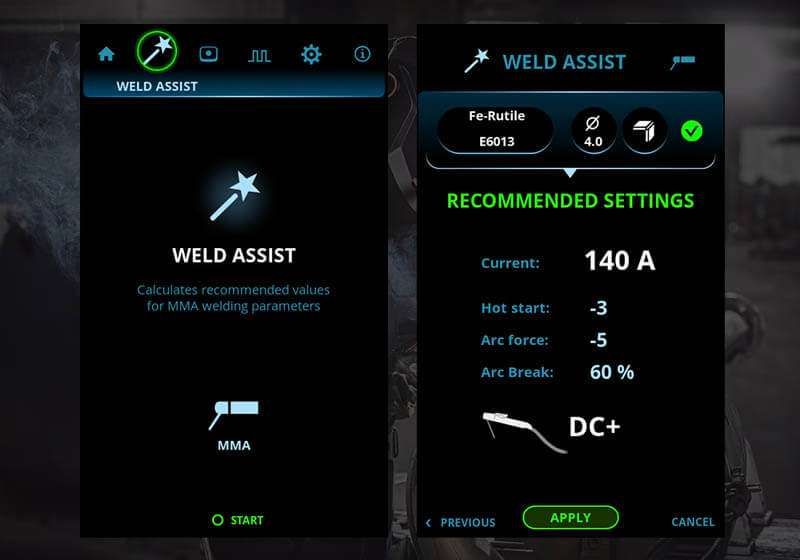Viewport: 800px width, 560px height.
Task: Click the green checkmark confirmation icon
Action: click(691, 130)
